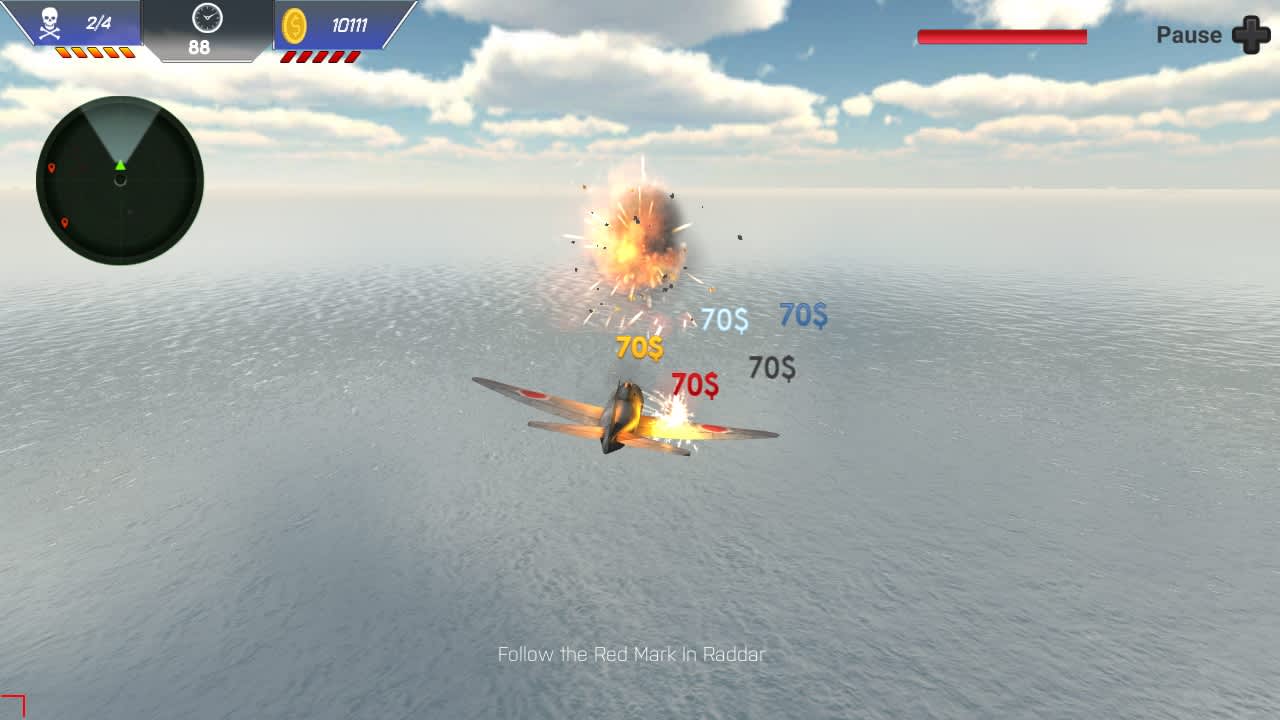
Task: Click the red bars under coin counter
Action: [x=325, y=55]
